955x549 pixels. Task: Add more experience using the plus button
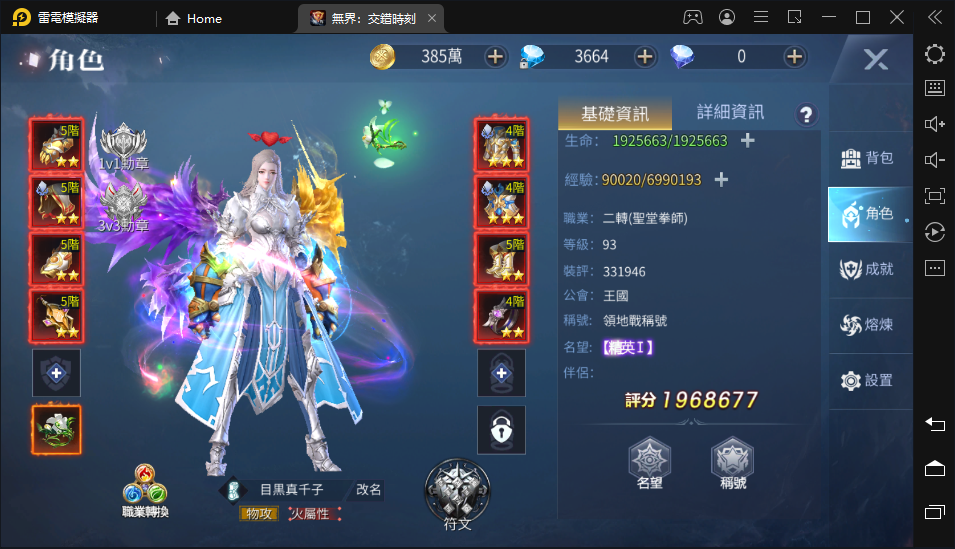721,180
